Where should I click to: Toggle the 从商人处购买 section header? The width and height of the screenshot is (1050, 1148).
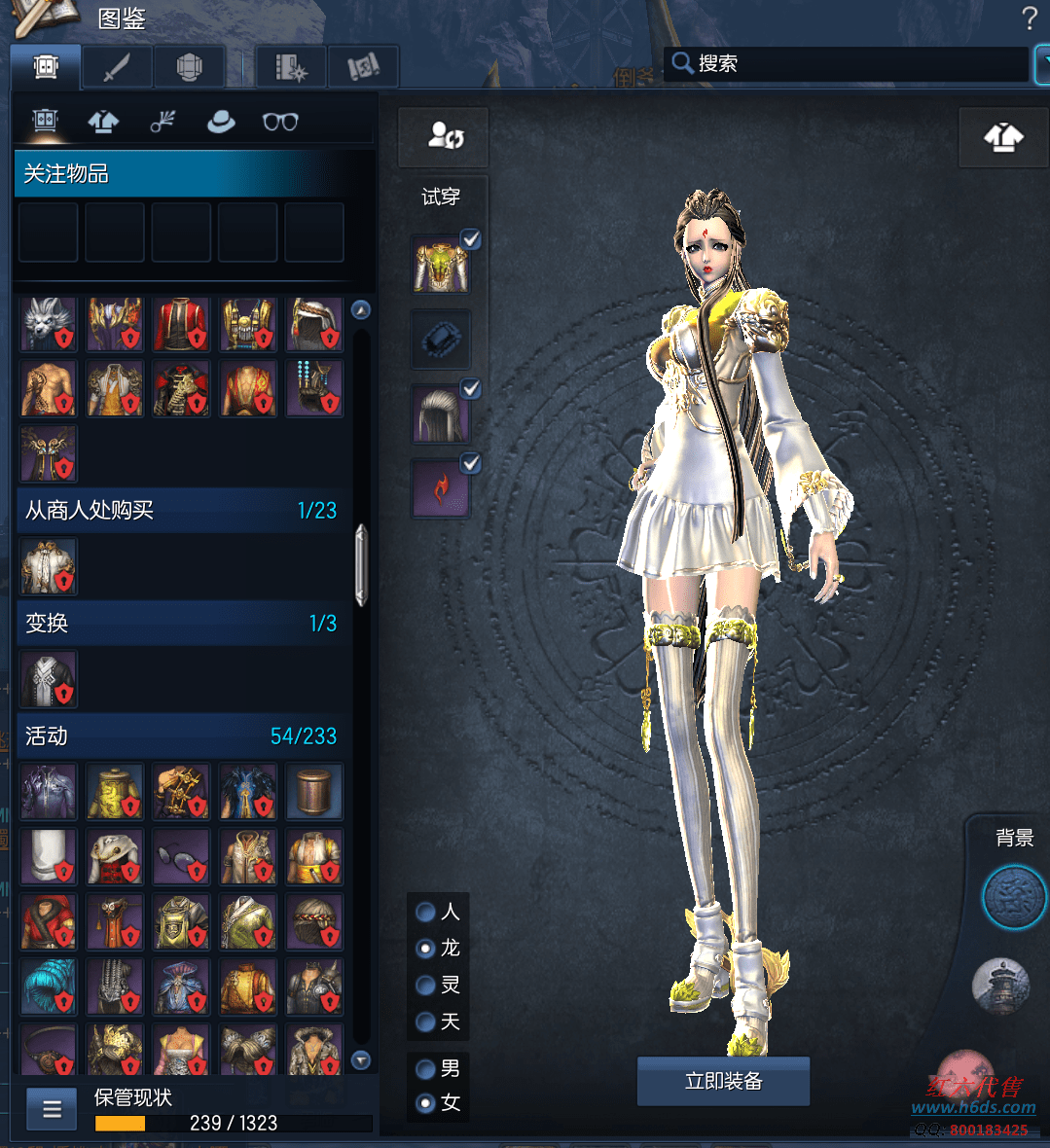coord(181,510)
